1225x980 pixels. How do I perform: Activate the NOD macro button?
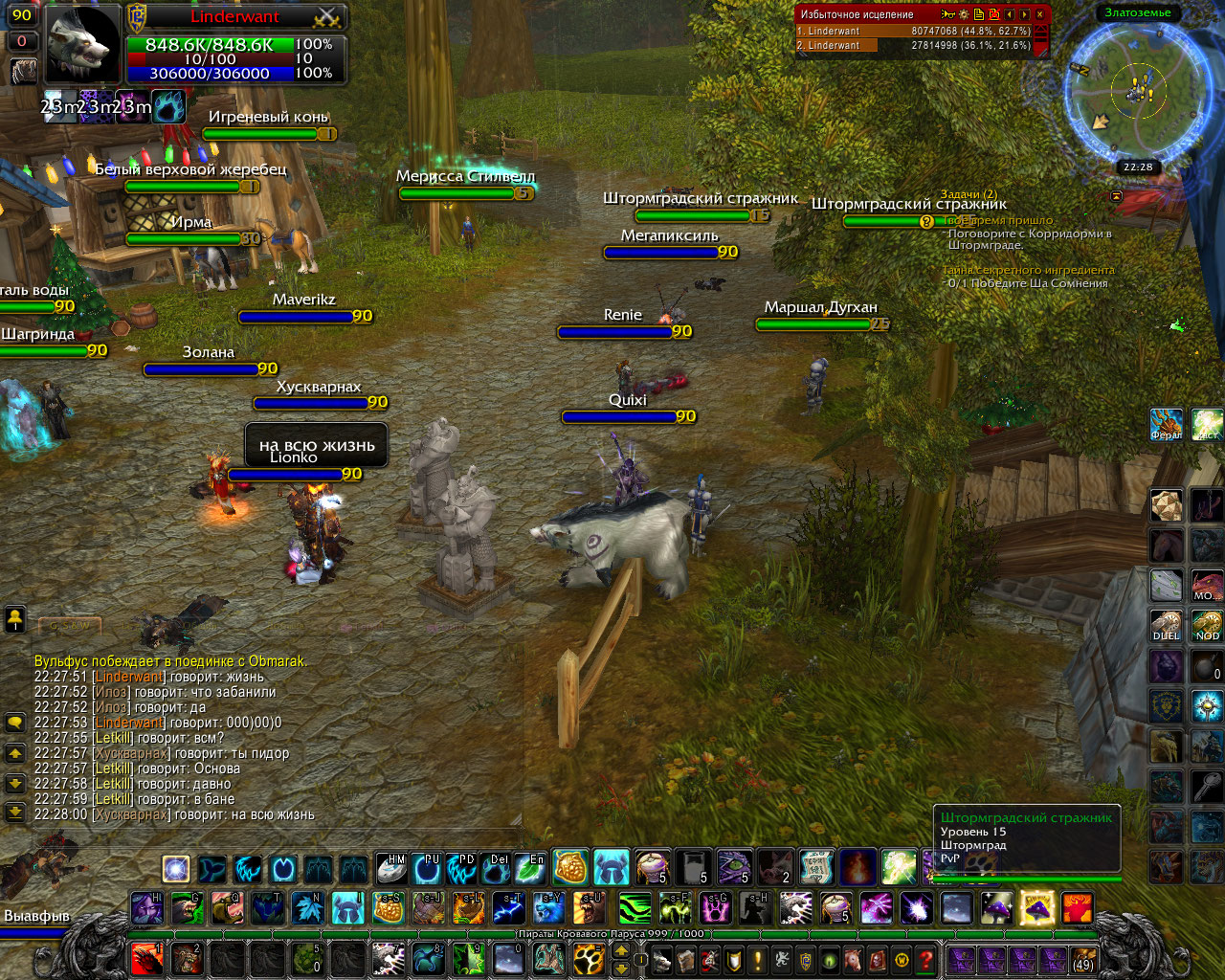pos(1207,625)
